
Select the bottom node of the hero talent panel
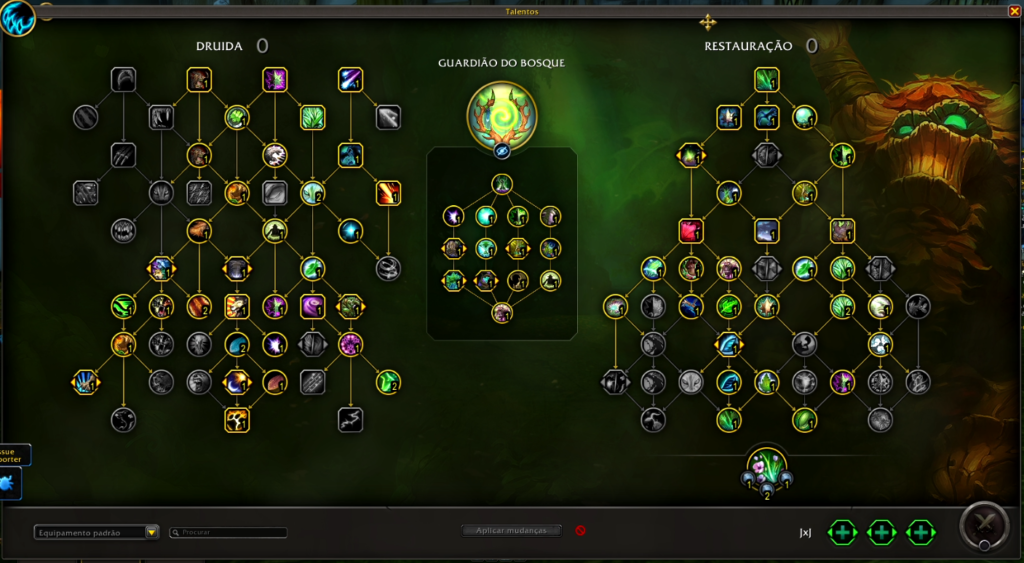(x=502, y=312)
